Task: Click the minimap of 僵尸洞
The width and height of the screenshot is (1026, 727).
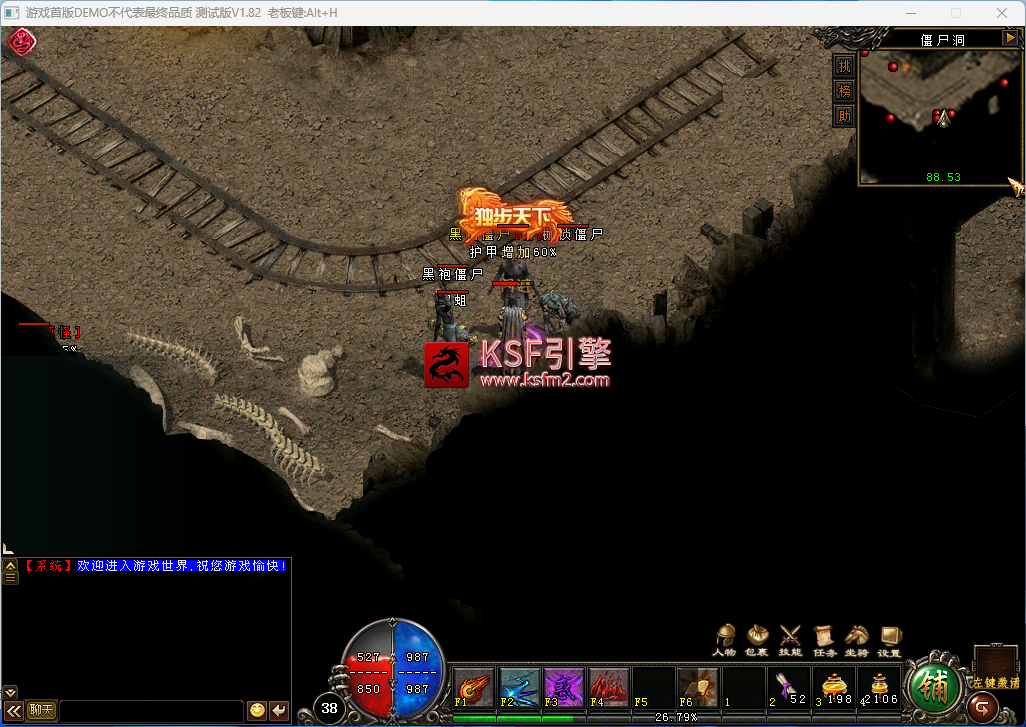Action: pos(940,115)
